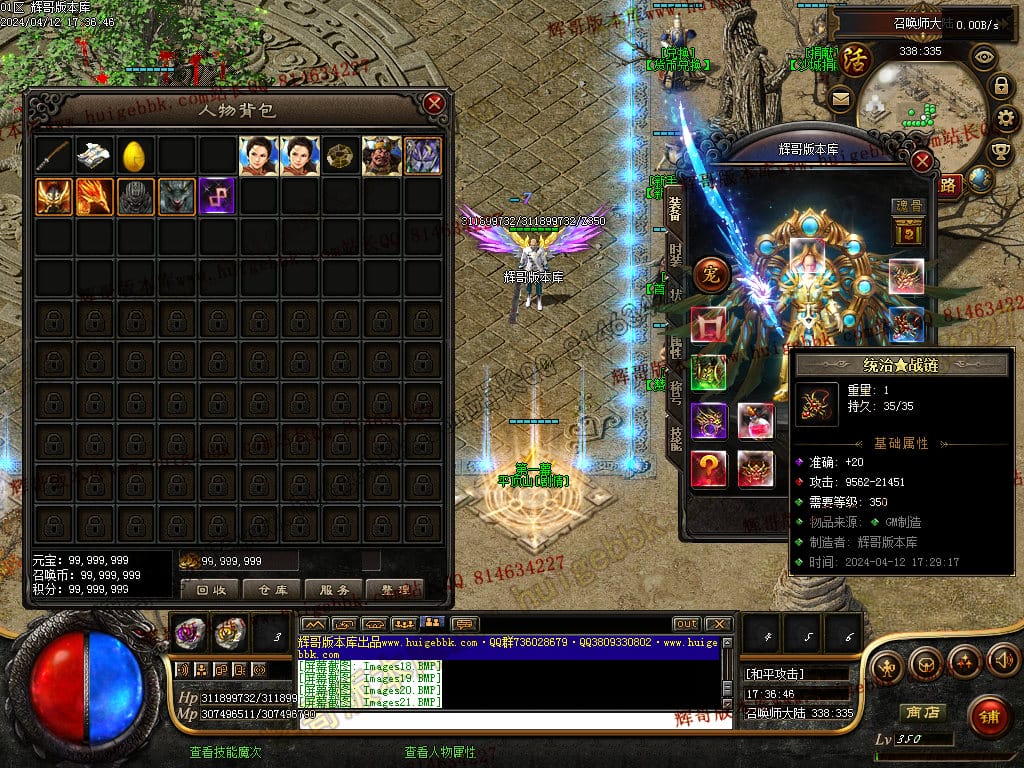Open the 宠 pet button
The width and height of the screenshot is (1024, 768).
click(x=712, y=274)
